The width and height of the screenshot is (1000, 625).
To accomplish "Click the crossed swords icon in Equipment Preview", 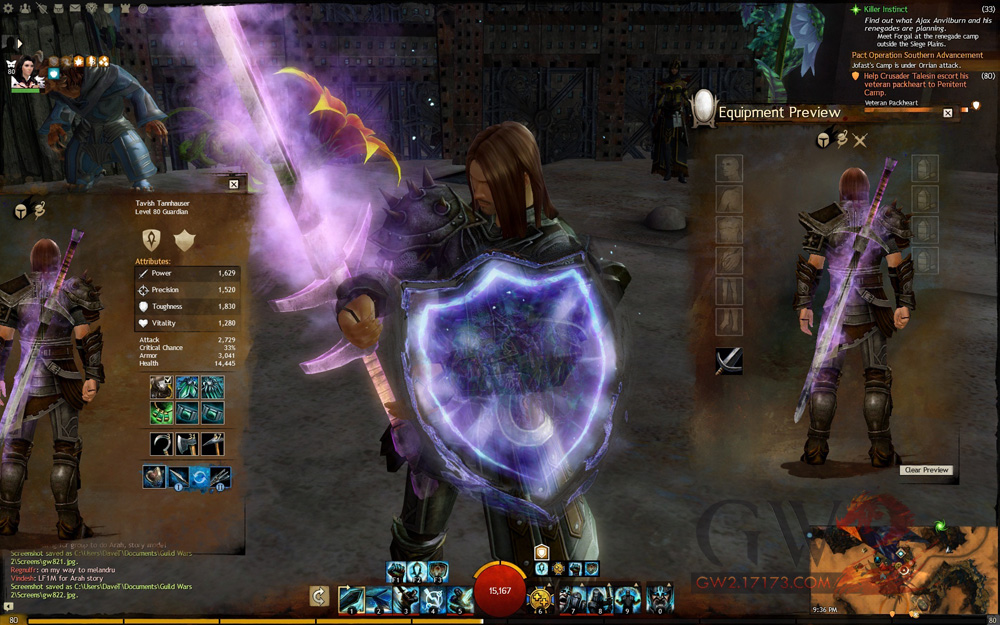I will 859,141.
